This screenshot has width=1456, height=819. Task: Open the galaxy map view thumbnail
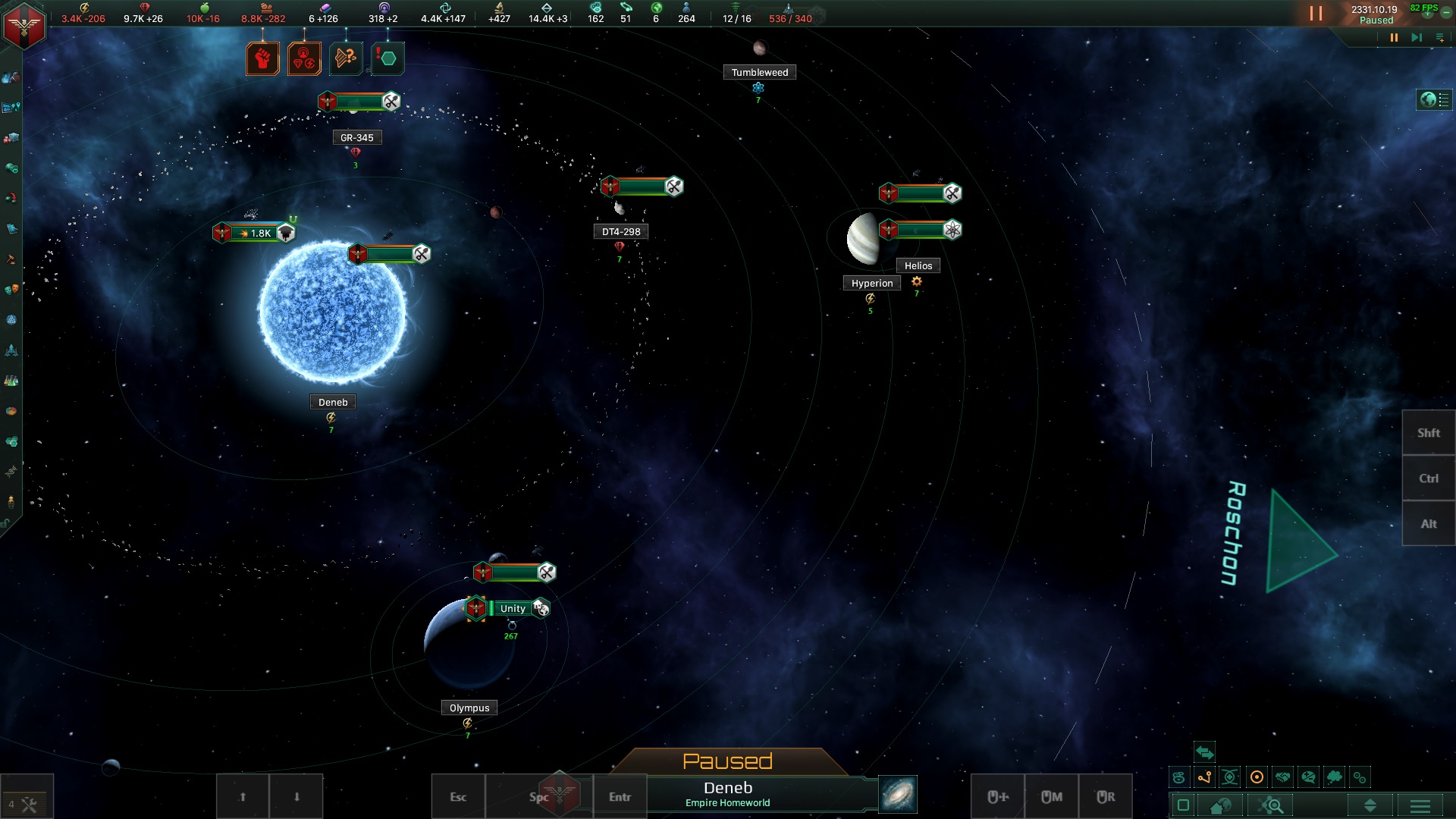898,794
